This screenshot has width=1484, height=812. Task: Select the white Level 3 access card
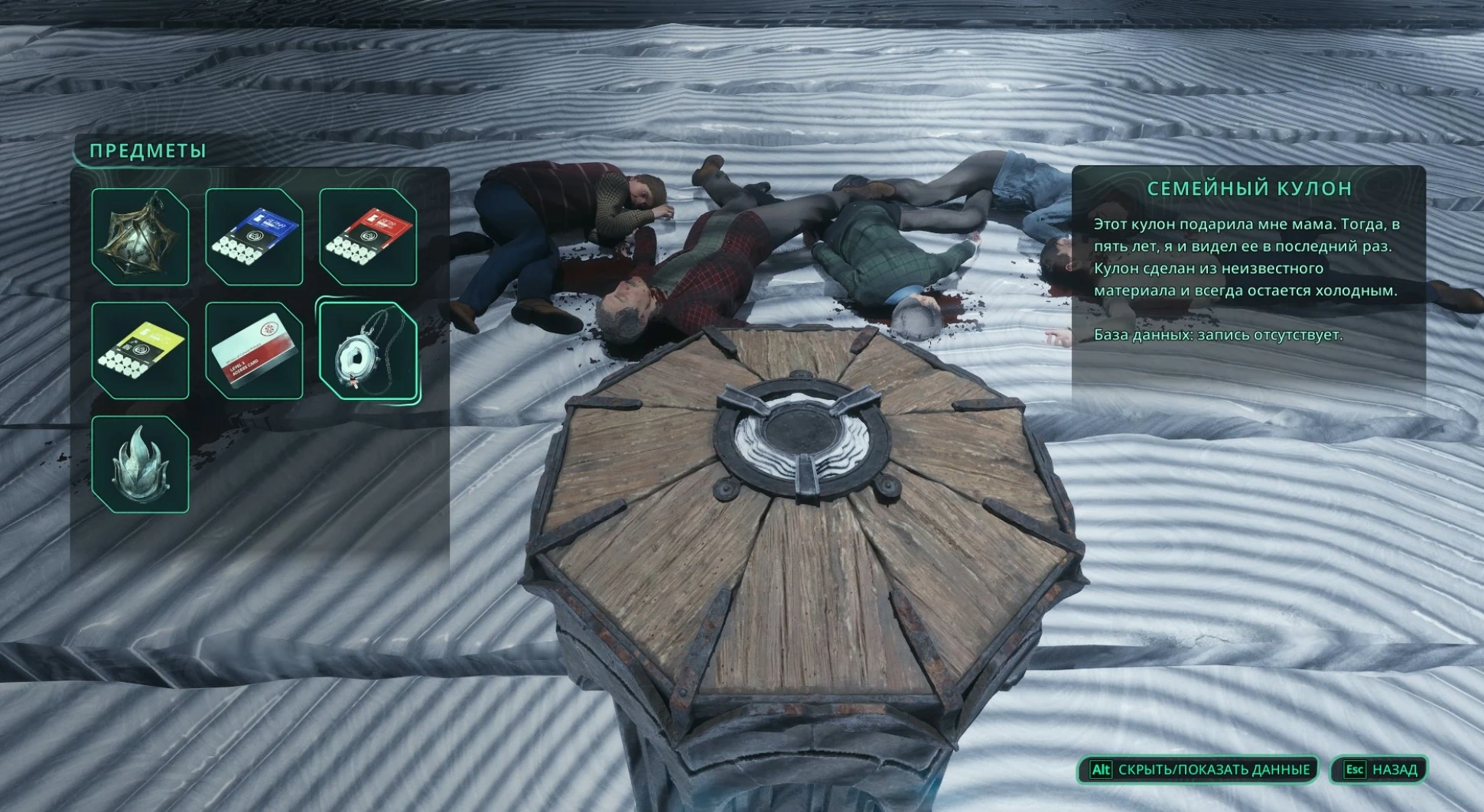254,350
